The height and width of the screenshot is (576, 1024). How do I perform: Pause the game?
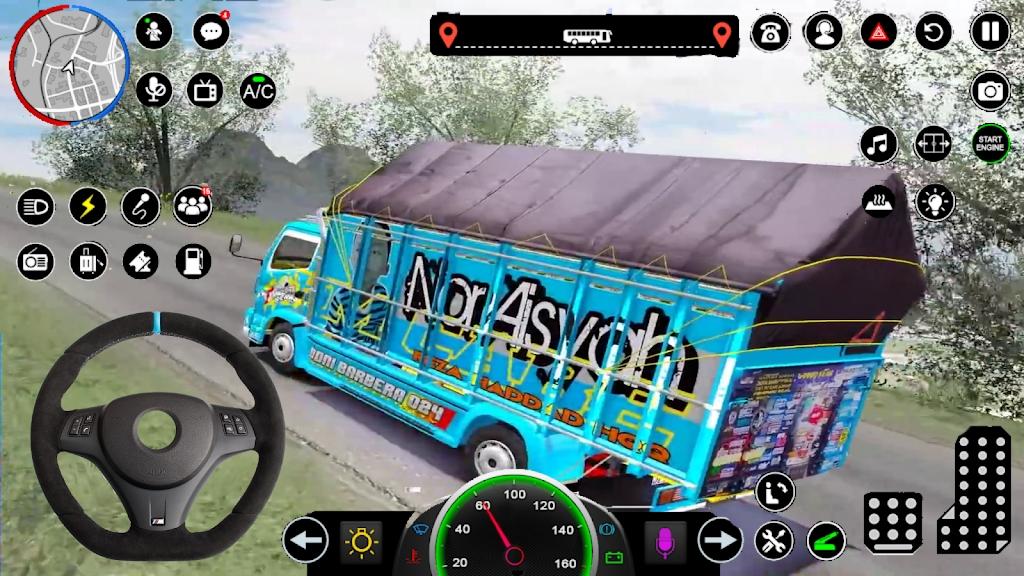click(x=989, y=32)
